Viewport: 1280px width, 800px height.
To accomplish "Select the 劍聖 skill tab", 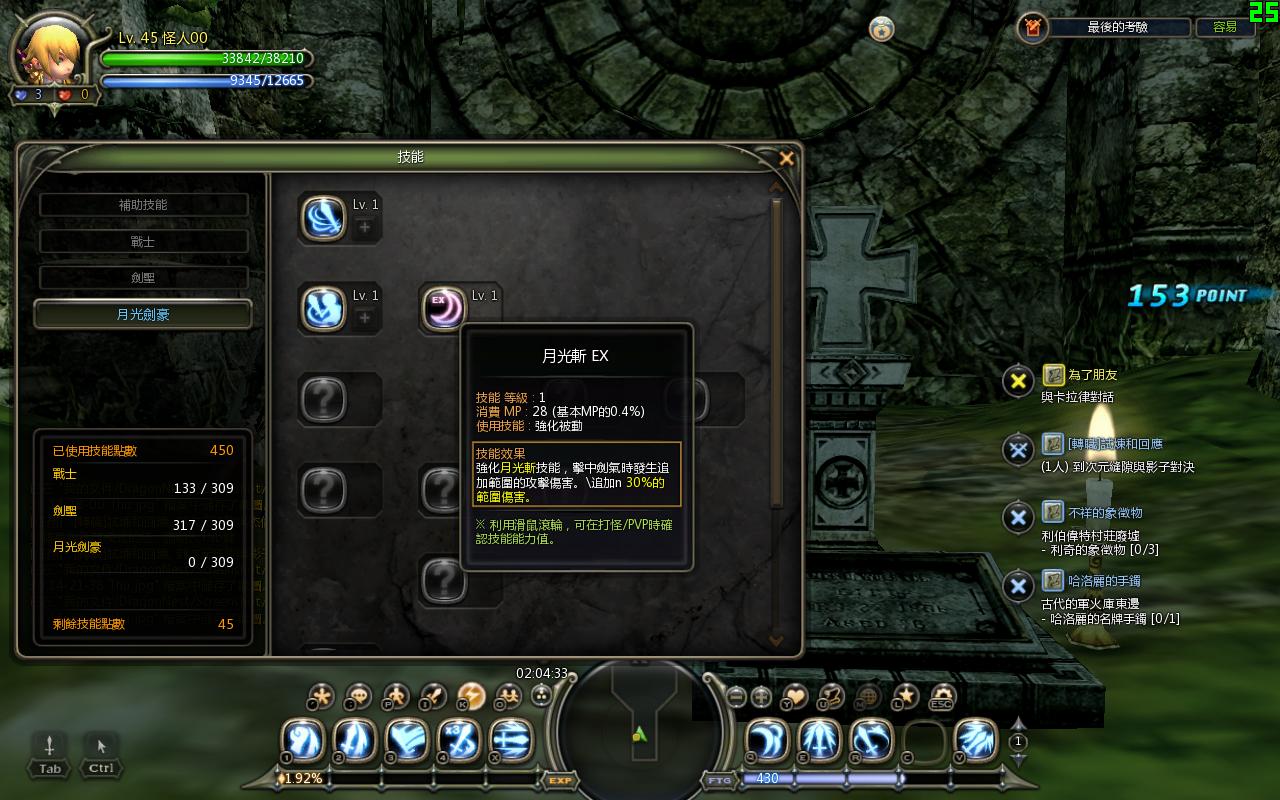I will pos(143,278).
